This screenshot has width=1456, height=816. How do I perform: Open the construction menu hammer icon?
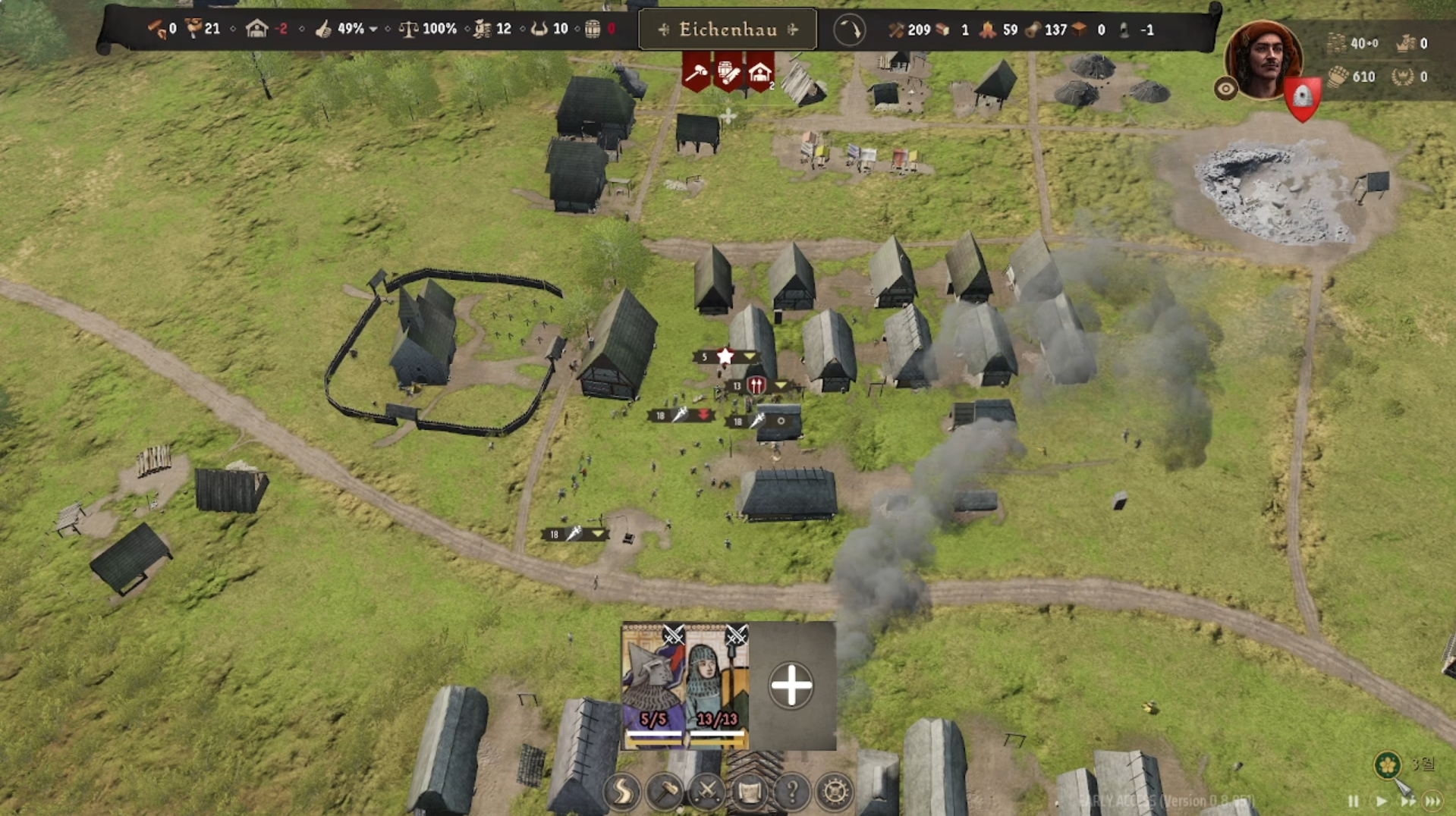coord(665,792)
